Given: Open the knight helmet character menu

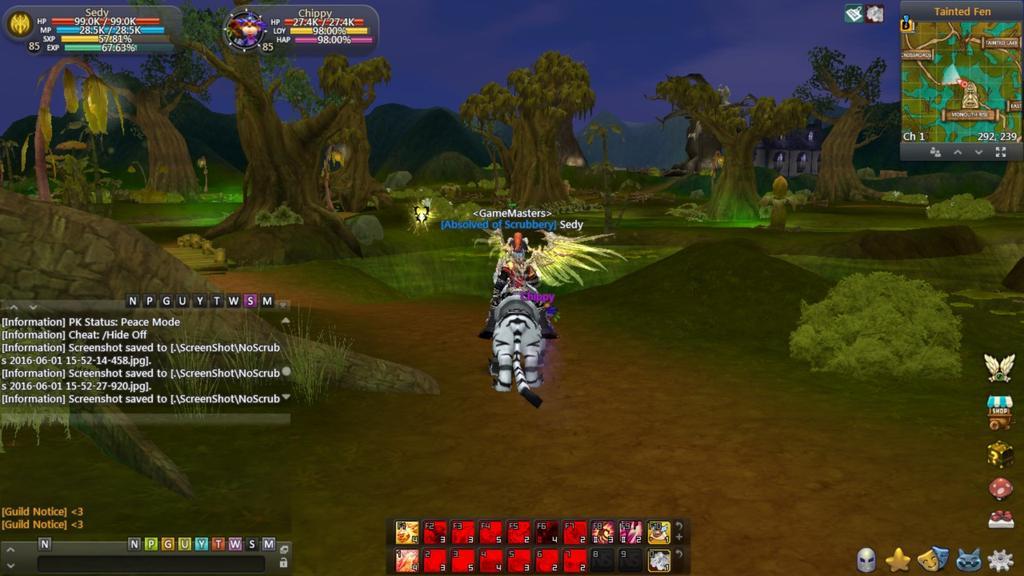Looking at the screenshot, I should [x=866, y=559].
